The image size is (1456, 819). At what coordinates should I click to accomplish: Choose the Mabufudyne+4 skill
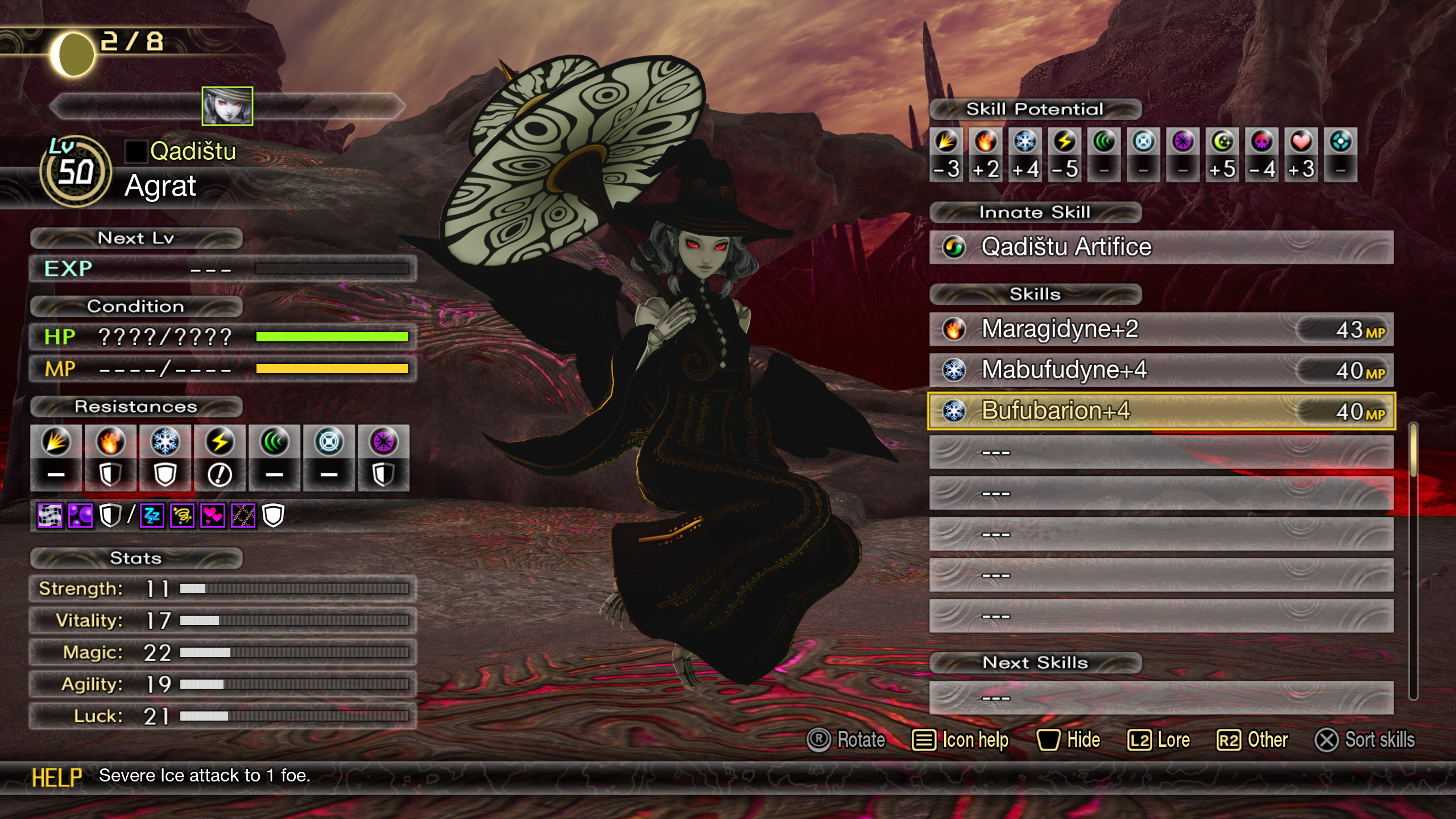tap(1160, 370)
